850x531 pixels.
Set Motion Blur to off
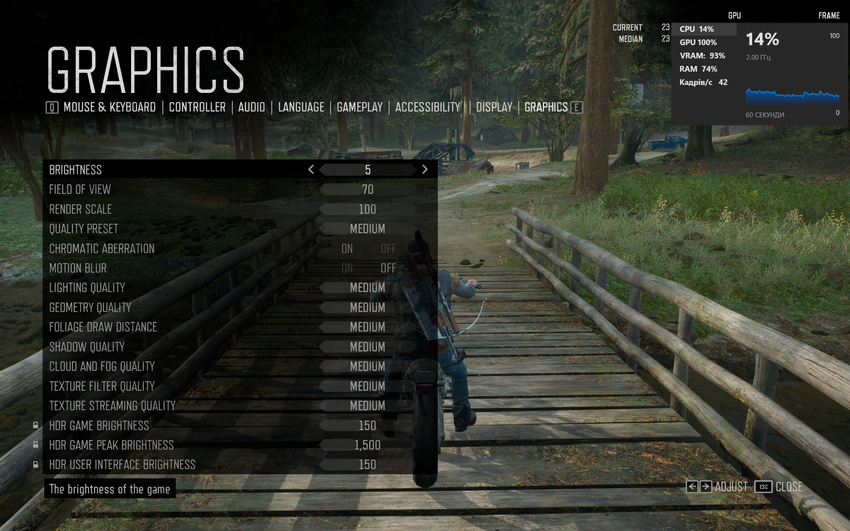pos(388,268)
